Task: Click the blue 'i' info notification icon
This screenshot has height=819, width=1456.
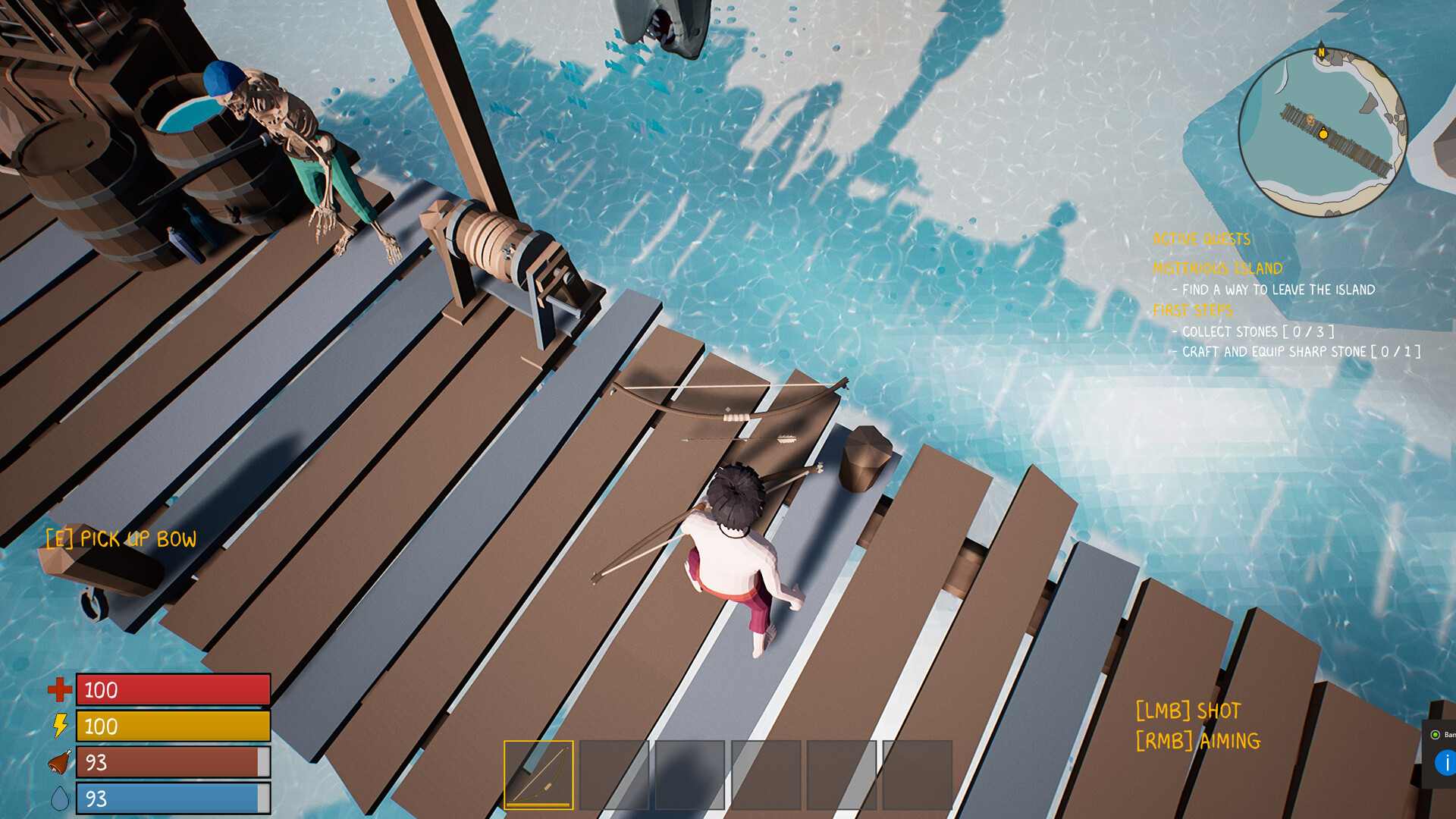Action: (x=1447, y=763)
